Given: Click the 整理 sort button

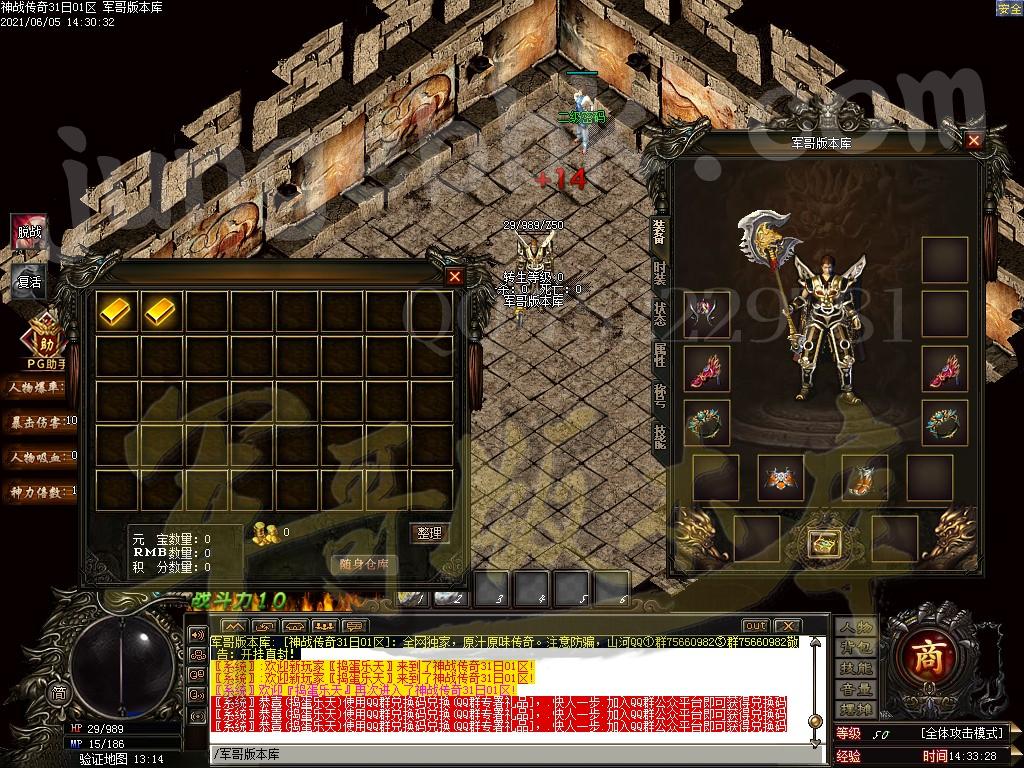Looking at the screenshot, I should pyautogui.click(x=428, y=533).
